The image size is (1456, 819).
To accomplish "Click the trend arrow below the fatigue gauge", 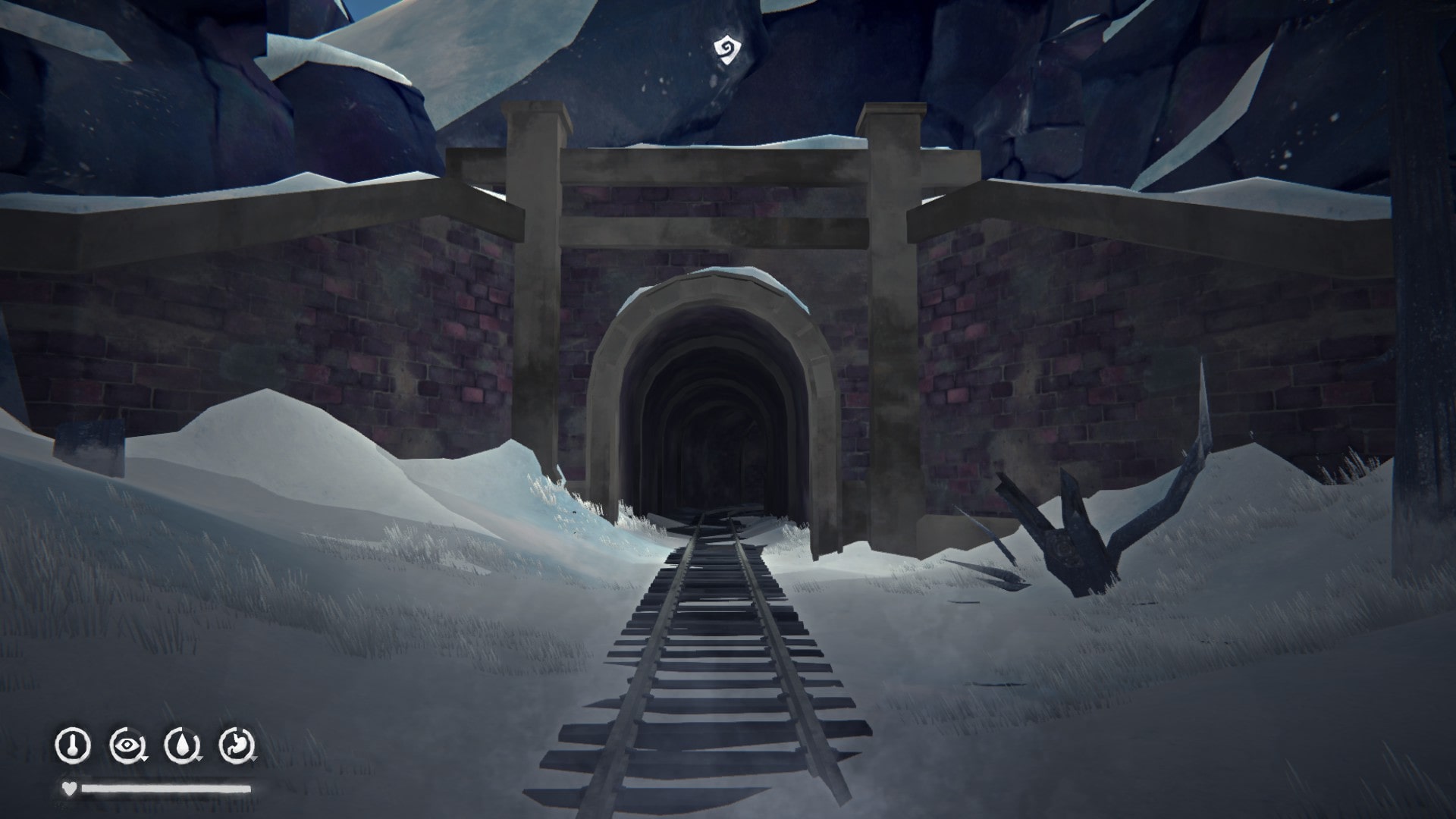I will [x=145, y=758].
